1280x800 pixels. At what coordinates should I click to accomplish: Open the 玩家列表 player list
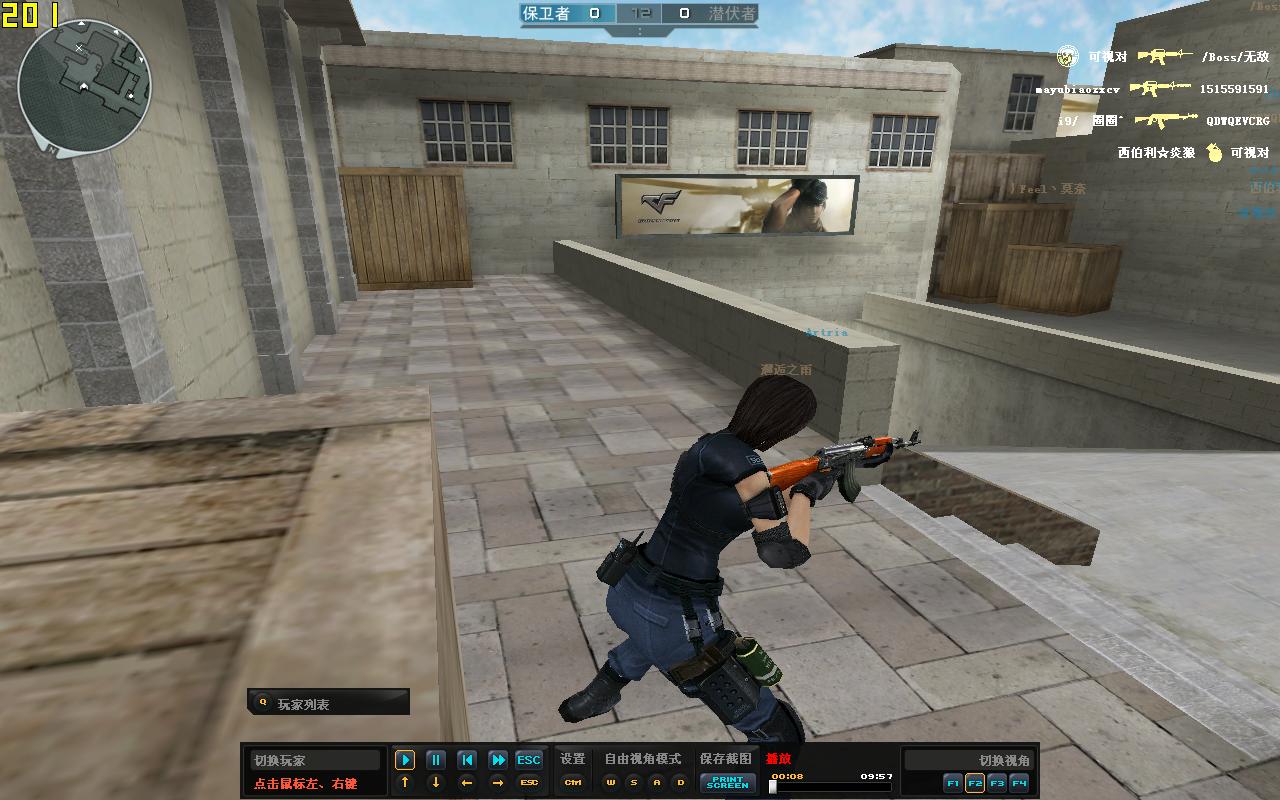point(328,703)
